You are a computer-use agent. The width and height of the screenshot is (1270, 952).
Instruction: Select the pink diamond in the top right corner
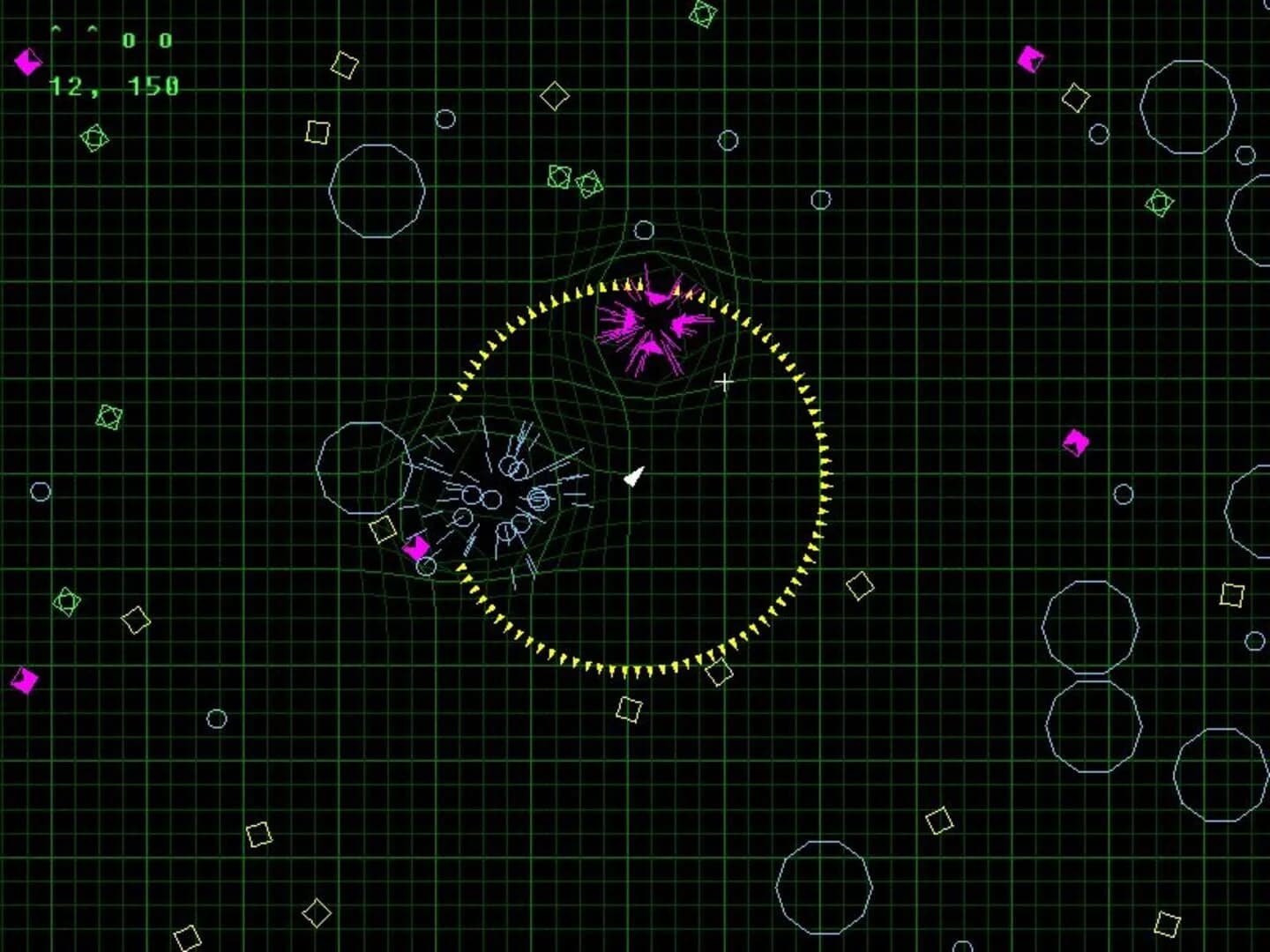1030,60
